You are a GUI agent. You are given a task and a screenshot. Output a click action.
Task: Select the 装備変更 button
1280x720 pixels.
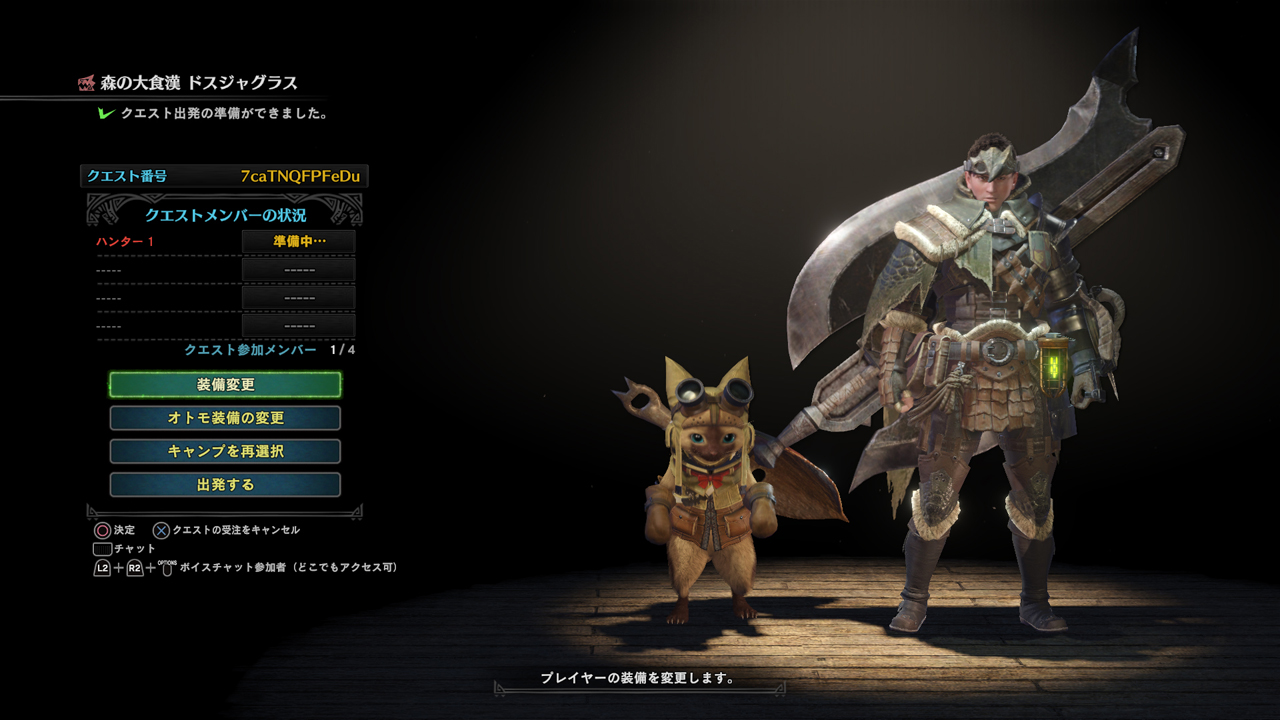[225, 385]
